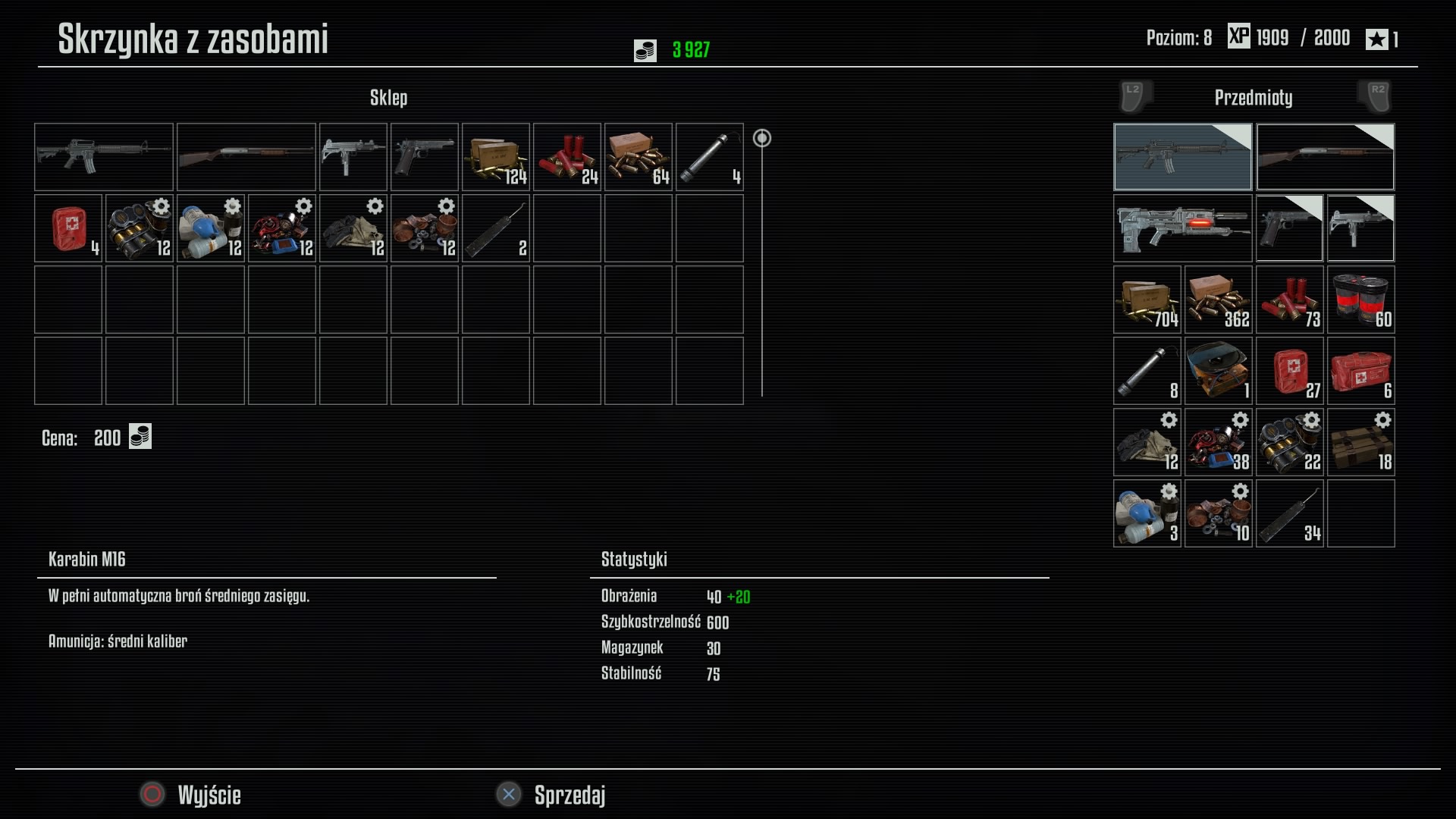The image size is (1456, 819).
Task: Select the shop's rifle ammo box with 124
Action: pyautogui.click(x=496, y=157)
